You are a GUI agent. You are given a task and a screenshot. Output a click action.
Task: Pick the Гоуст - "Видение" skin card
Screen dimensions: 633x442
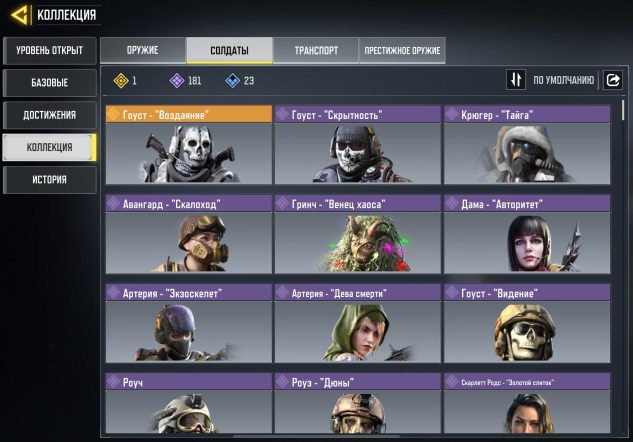(x=526, y=322)
